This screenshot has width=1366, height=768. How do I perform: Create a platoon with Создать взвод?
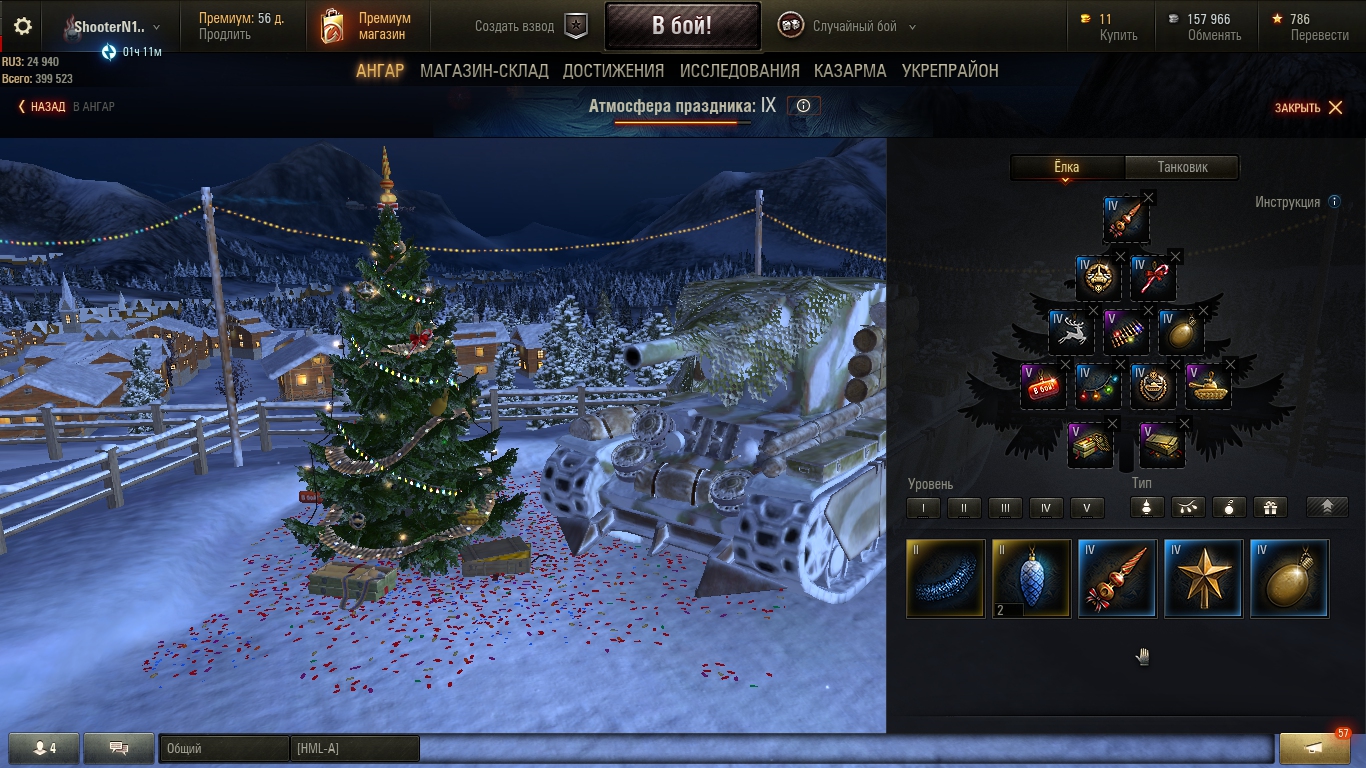pyautogui.click(x=530, y=27)
